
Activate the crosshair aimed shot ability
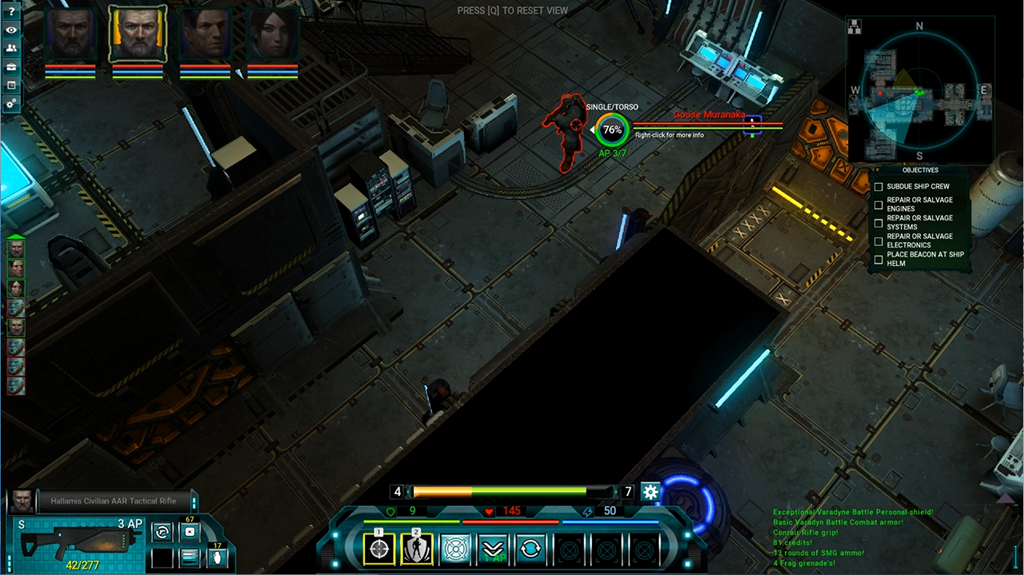[x=379, y=548]
